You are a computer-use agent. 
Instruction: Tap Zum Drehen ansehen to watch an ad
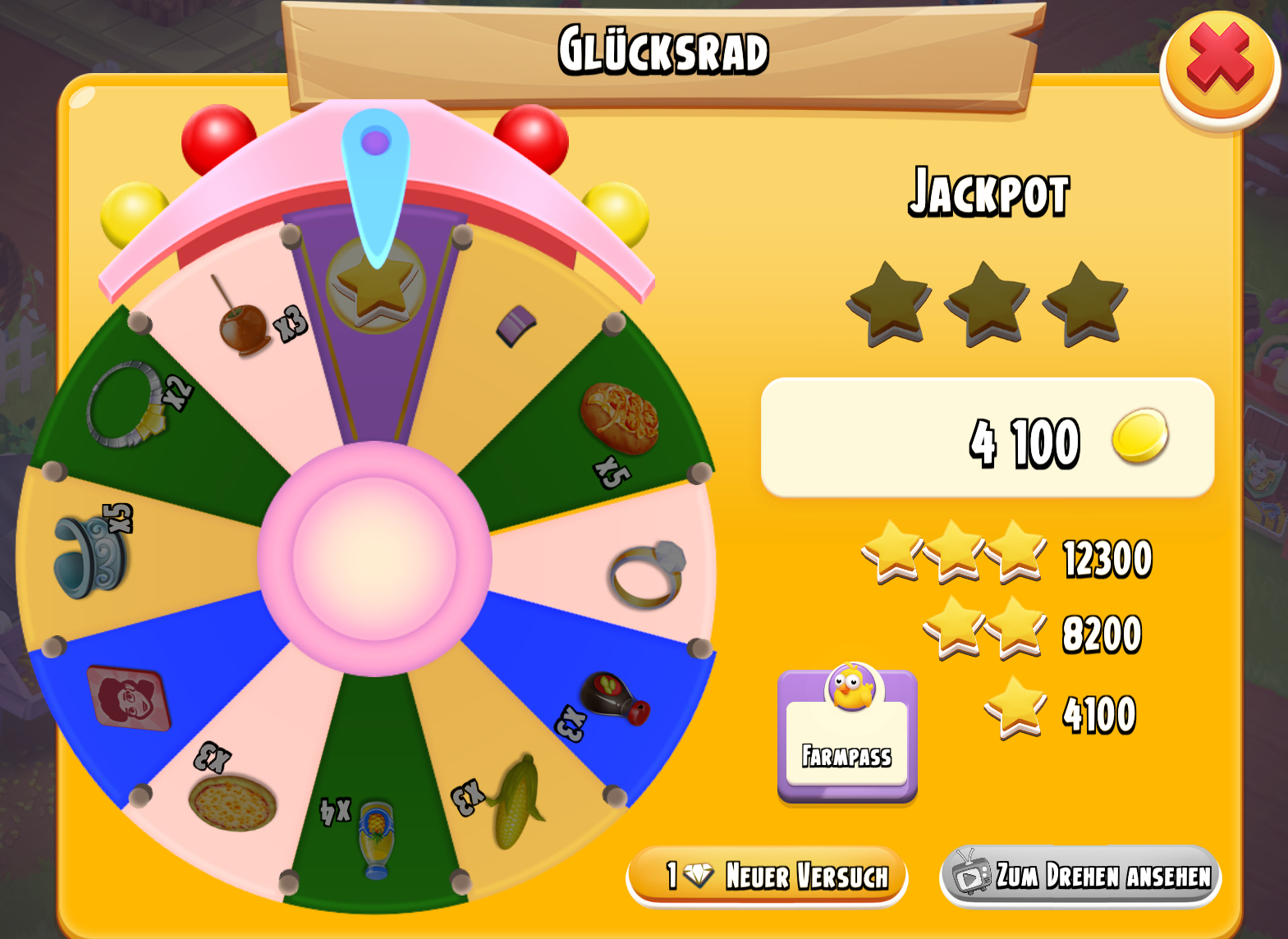tap(1080, 876)
